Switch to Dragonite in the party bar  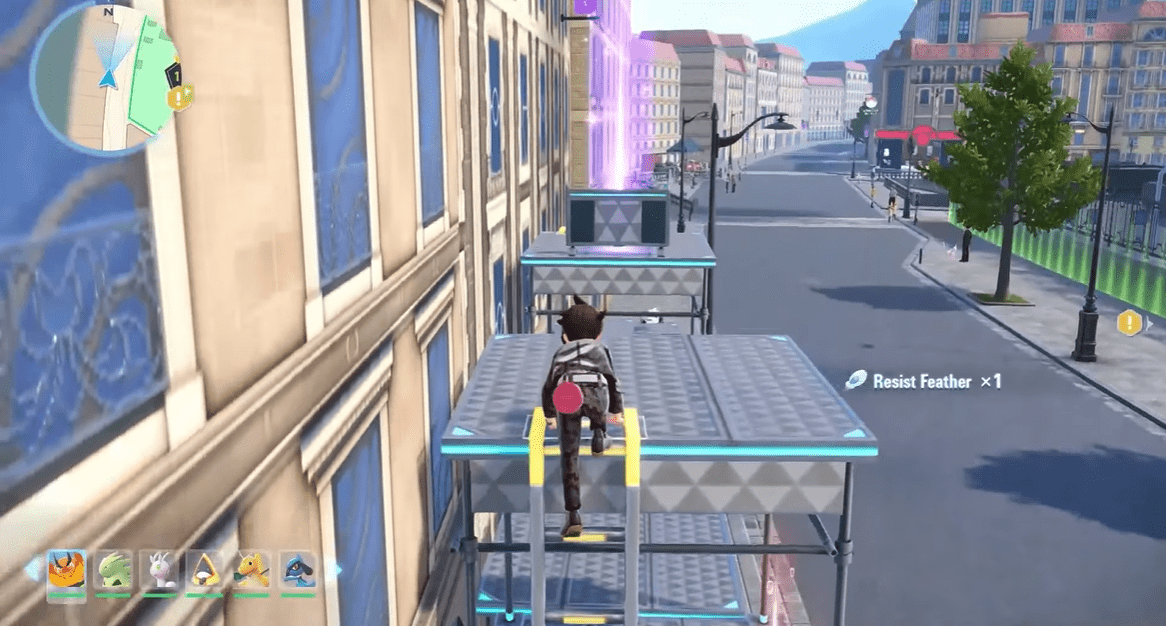tap(252, 571)
